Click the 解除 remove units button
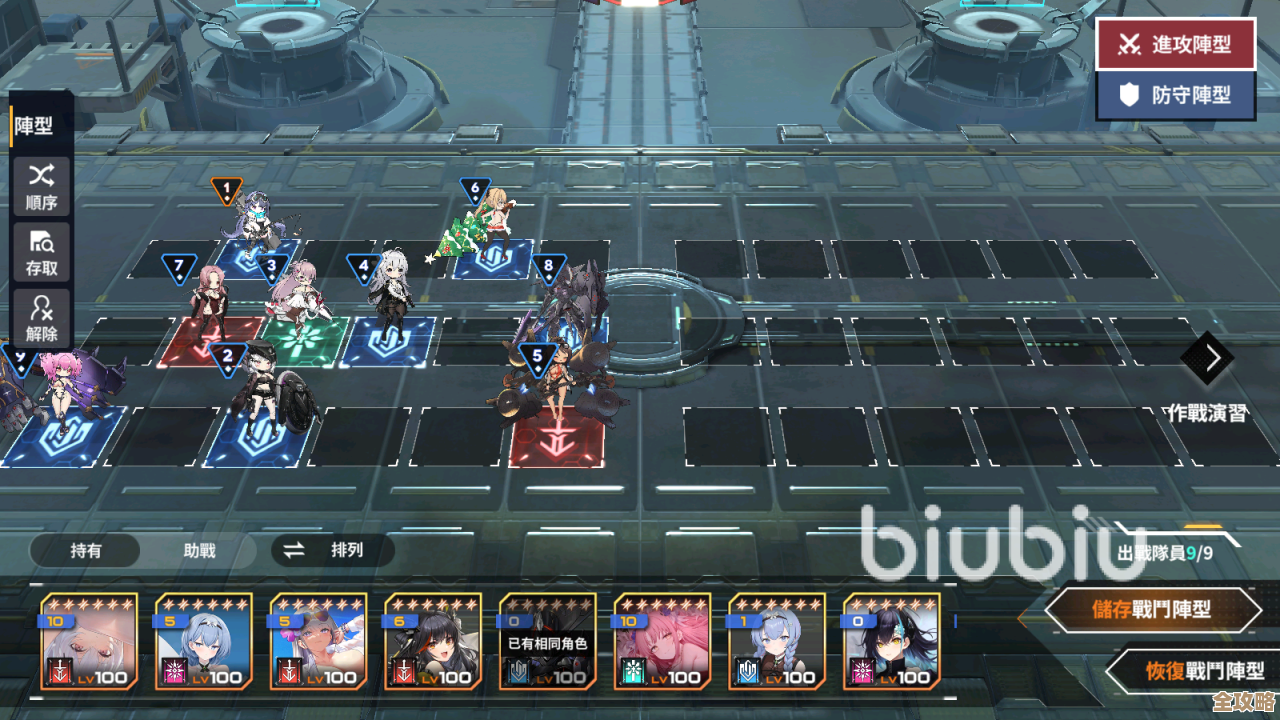This screenshot has height=720, width=1280. pos(42,318)
